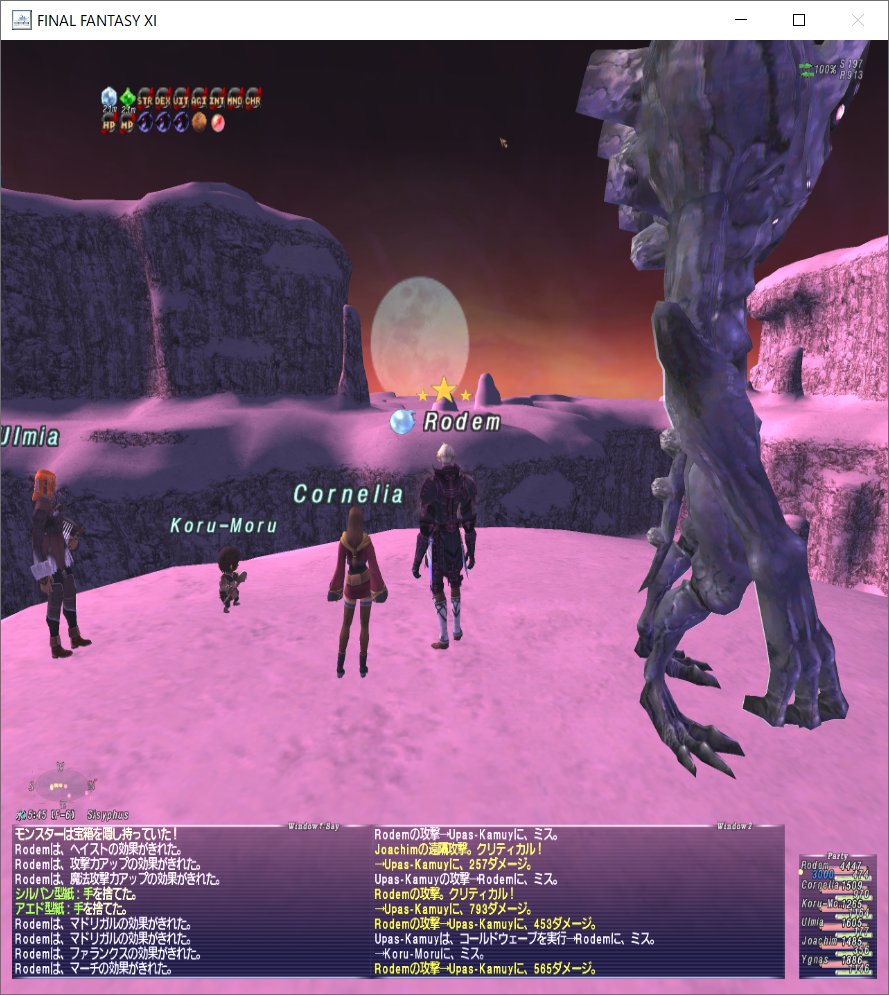Click the compass radar minimap

pos(60,784)
